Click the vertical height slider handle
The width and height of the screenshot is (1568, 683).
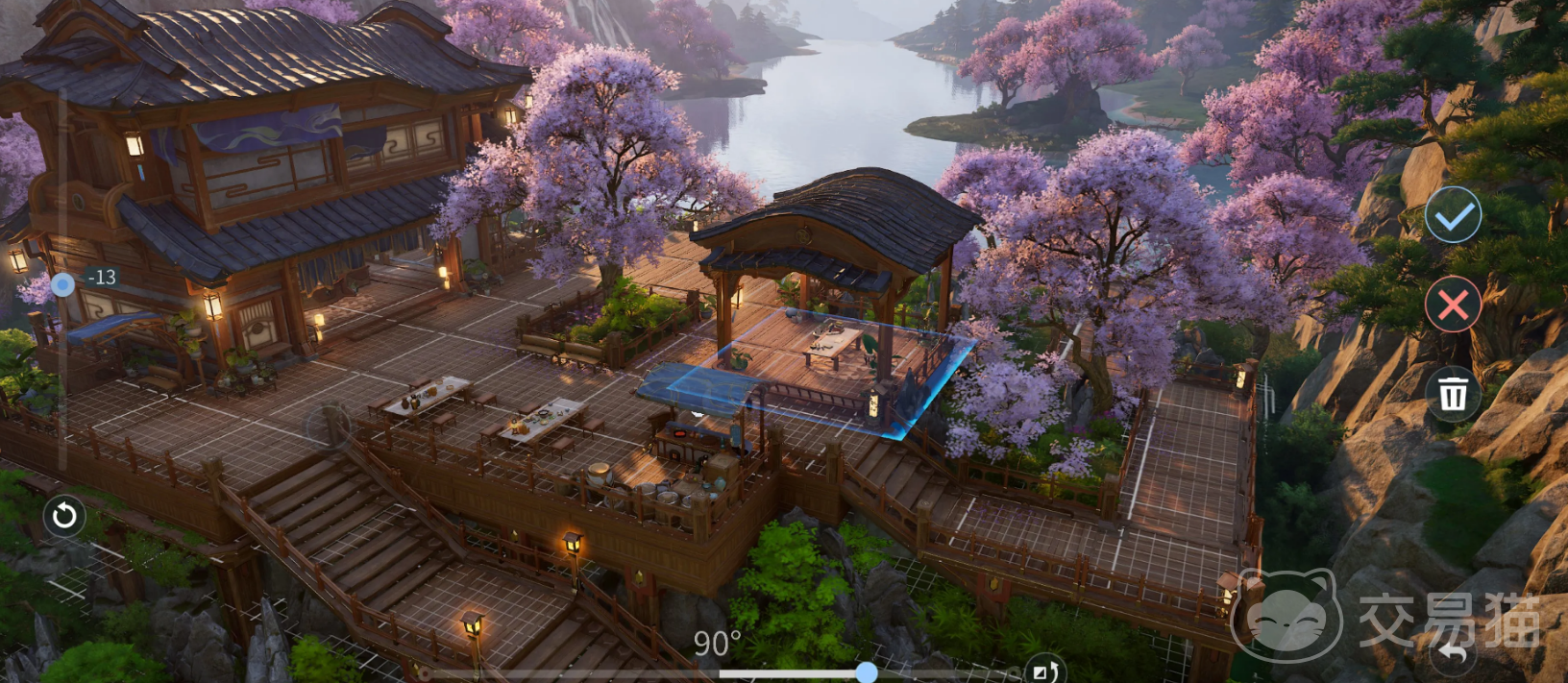tap(63, 283)
